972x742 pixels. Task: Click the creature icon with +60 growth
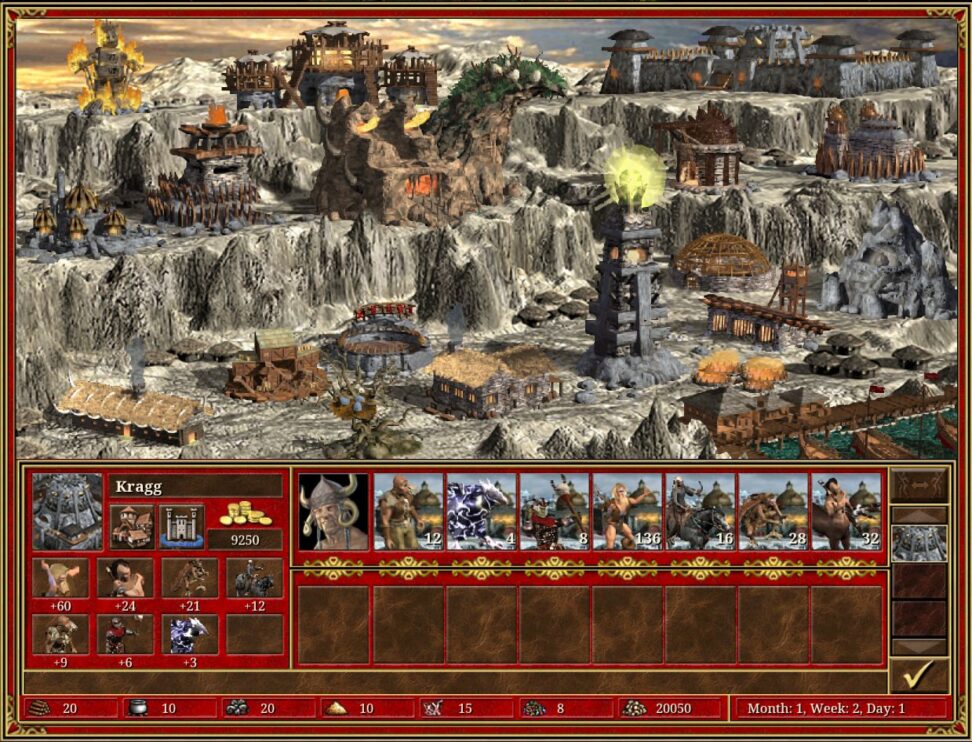[61, 578]
